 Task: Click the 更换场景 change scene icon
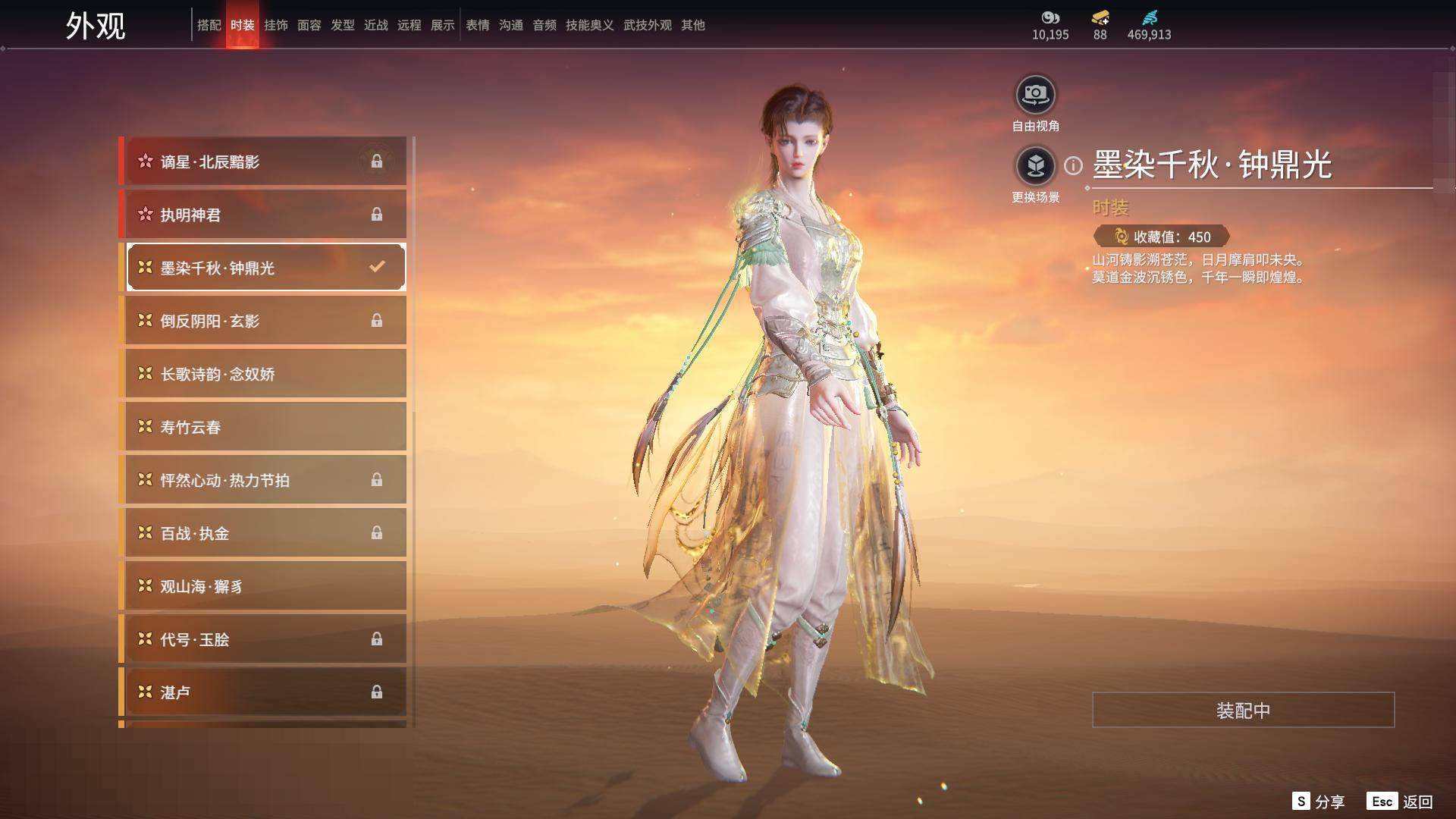tap(1035, 165)
